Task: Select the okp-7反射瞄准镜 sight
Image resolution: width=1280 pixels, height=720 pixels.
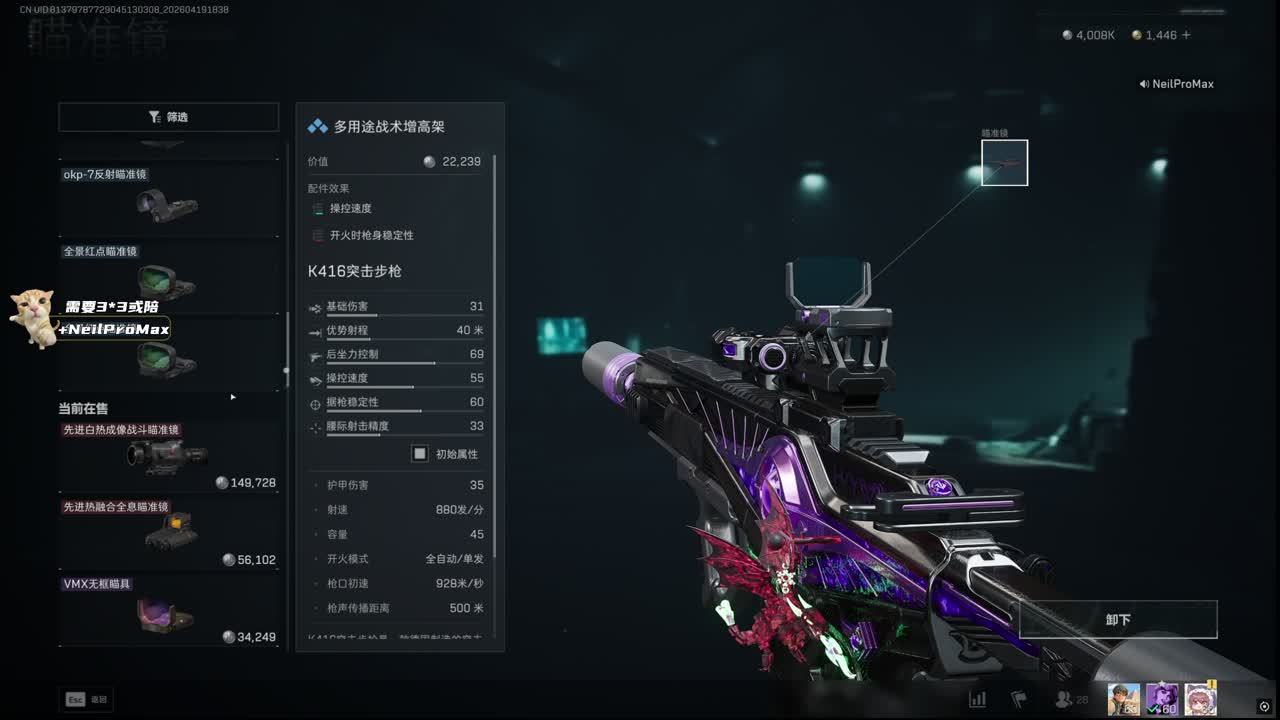Action: (x=167, y=198)
